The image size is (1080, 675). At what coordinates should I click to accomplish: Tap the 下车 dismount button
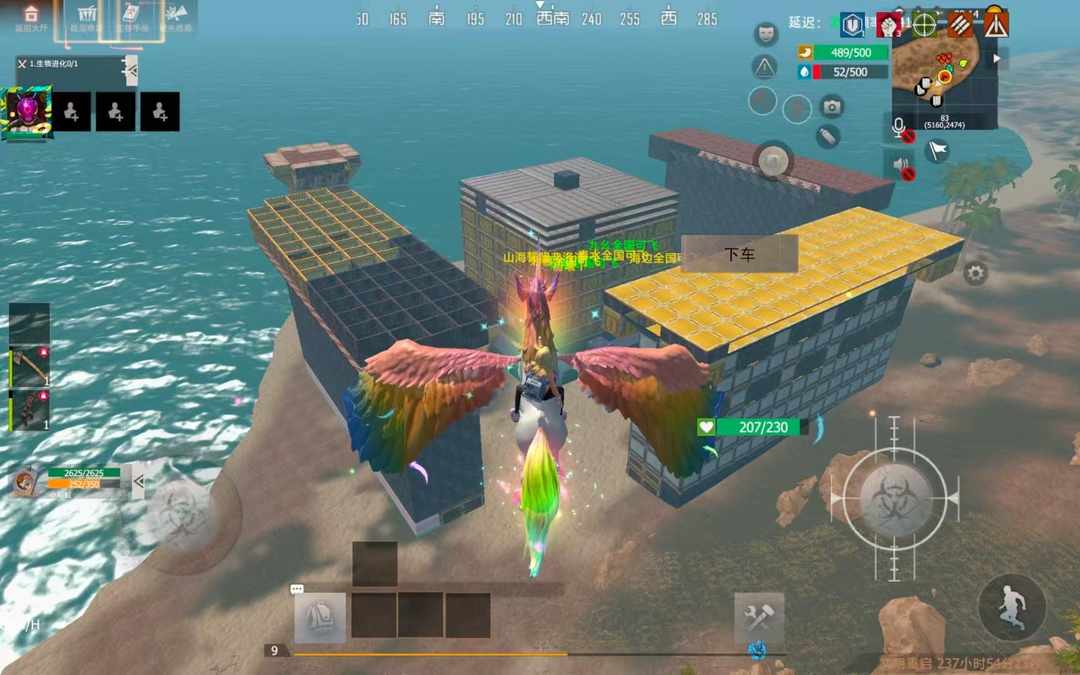click(740, 254)
